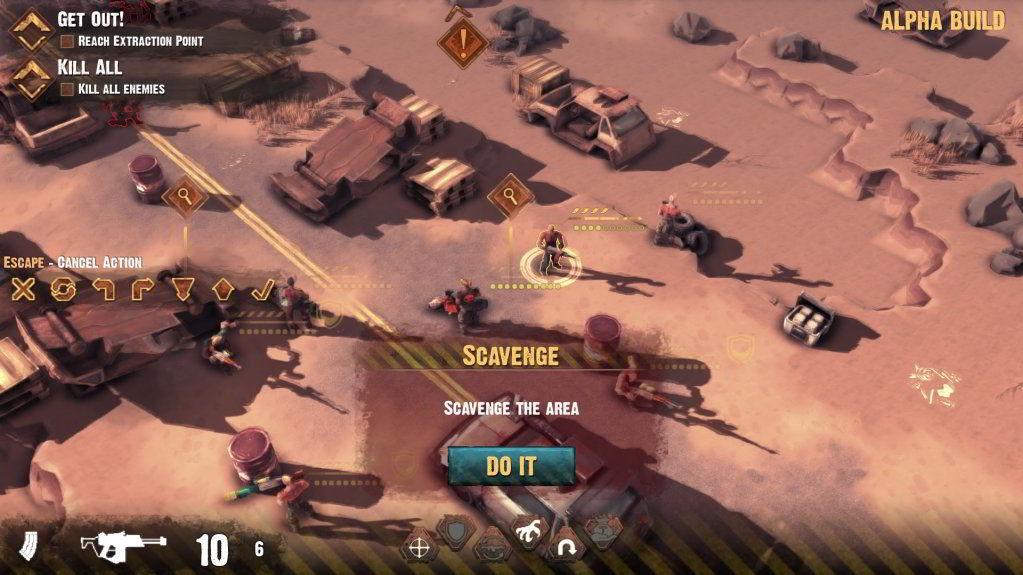The width and height of the screenshot is (1023, 575).
Task: Open the Get Out! objective
Action: click(x=91, y=19)
